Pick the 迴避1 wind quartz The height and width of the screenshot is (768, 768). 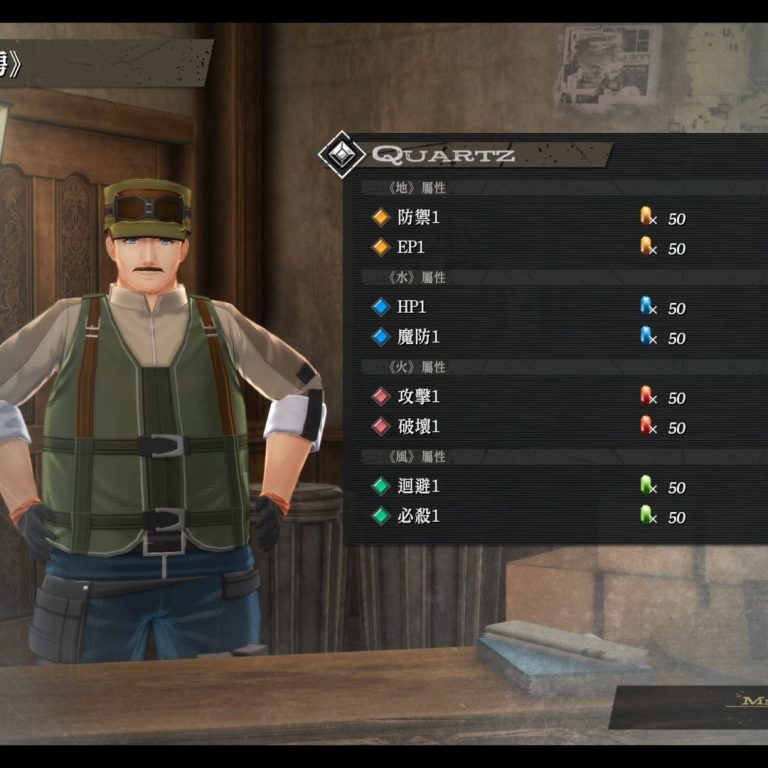click(x=419, y=487)
